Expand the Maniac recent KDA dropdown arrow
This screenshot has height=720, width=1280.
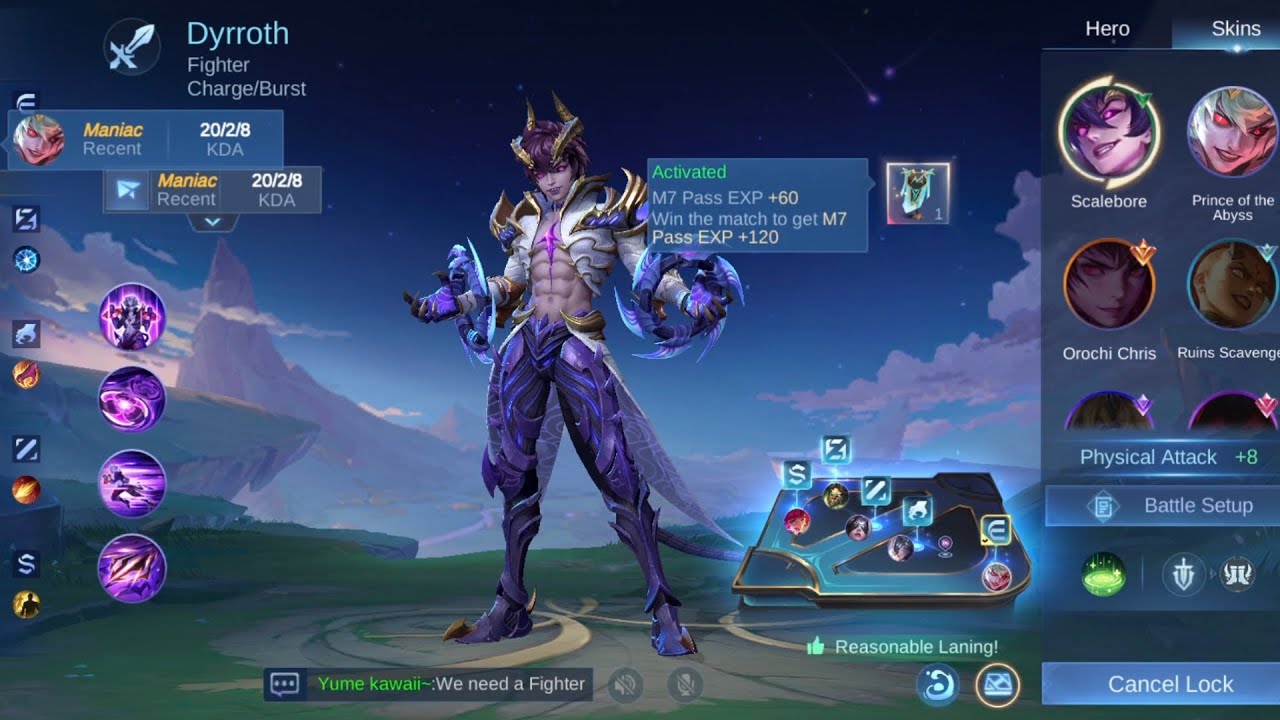coord(212,222)
